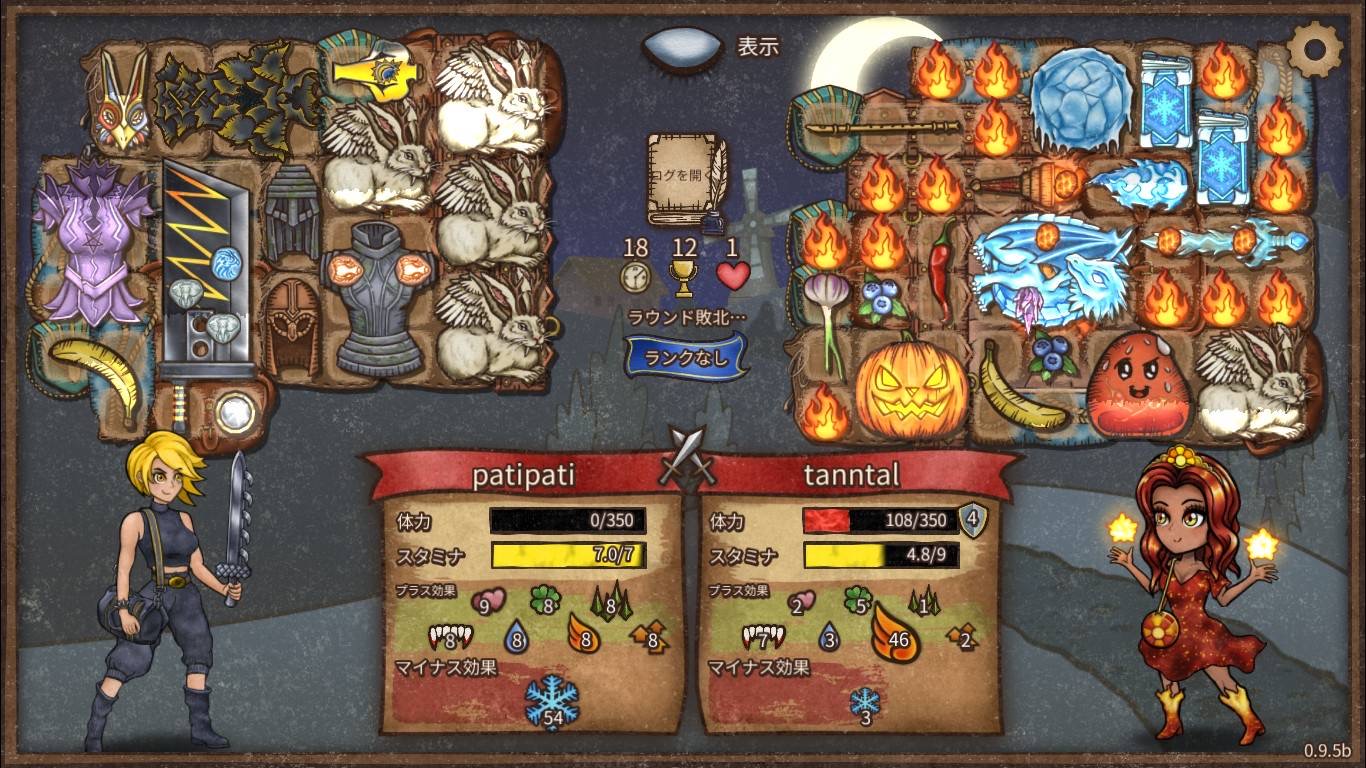
Task: Click the blue rank banner
Action: tap(686, 357)
